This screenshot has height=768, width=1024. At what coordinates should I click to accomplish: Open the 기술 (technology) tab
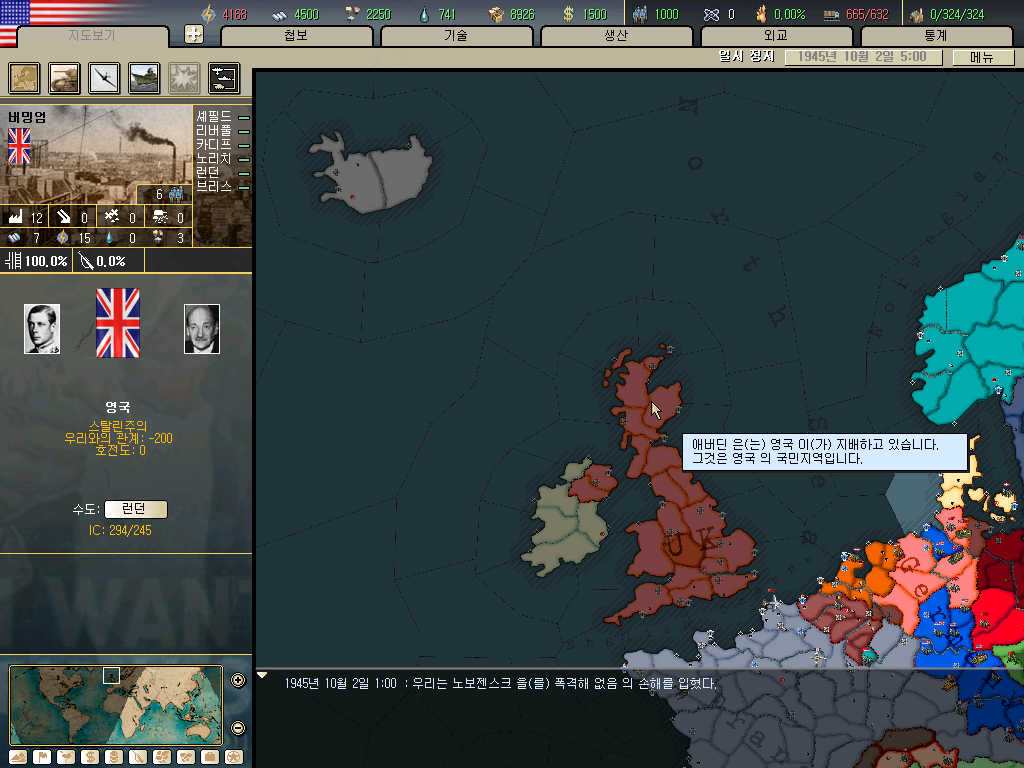coord(456,36)
